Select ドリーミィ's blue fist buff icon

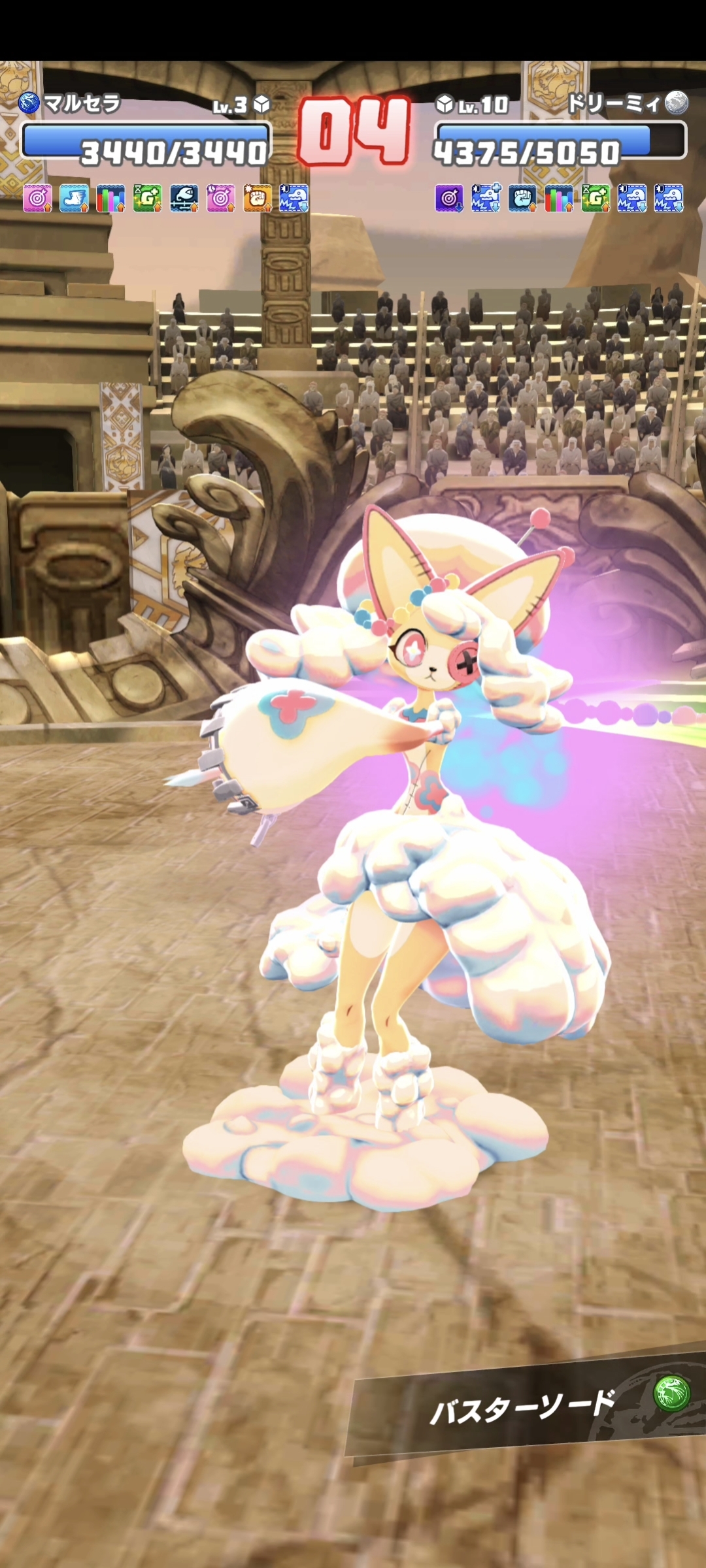(x=522, y=198)
